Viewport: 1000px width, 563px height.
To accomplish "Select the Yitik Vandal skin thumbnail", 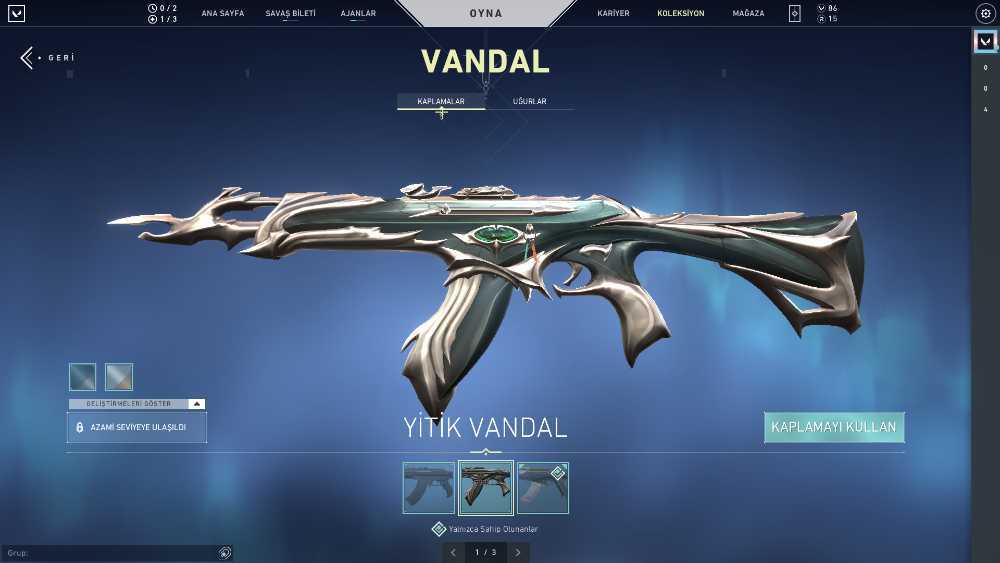I will [x=486, y=488].
